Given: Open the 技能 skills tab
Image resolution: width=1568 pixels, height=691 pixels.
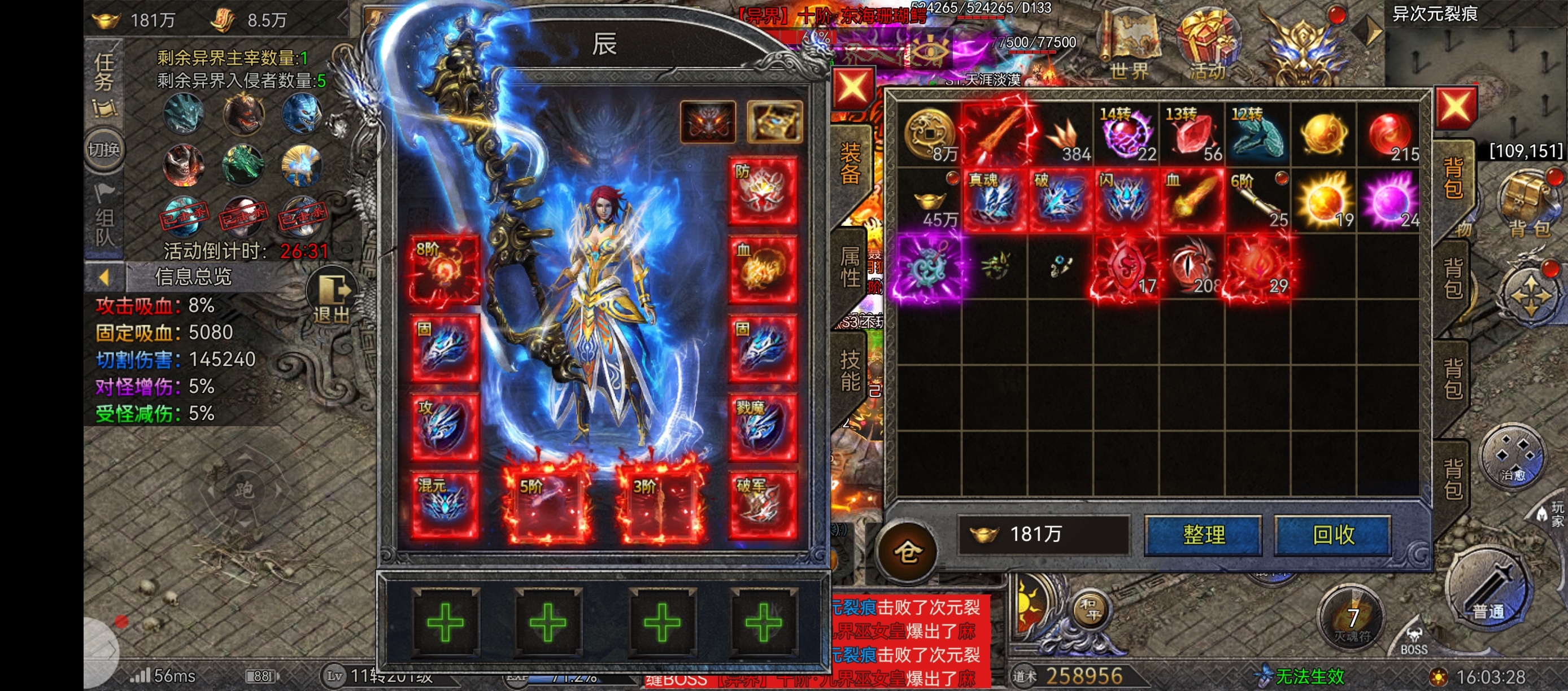Looking at the screenshot, I should [850, 371].
